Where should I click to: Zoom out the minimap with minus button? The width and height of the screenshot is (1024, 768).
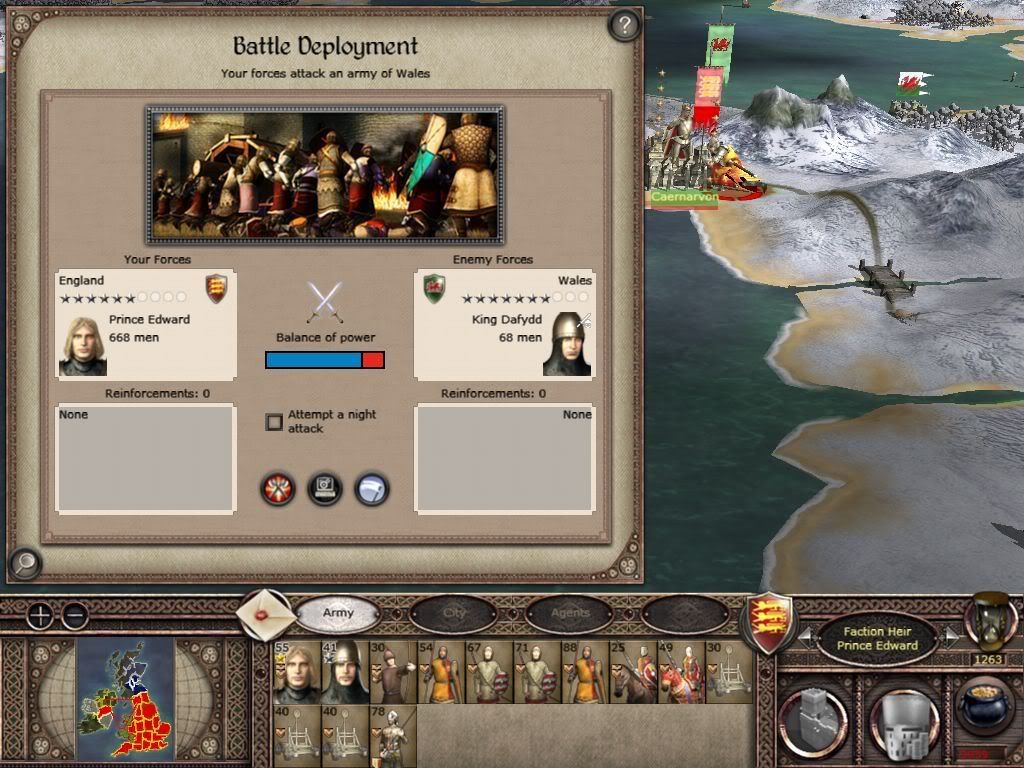pyautogui.click(x=75, y=615)
